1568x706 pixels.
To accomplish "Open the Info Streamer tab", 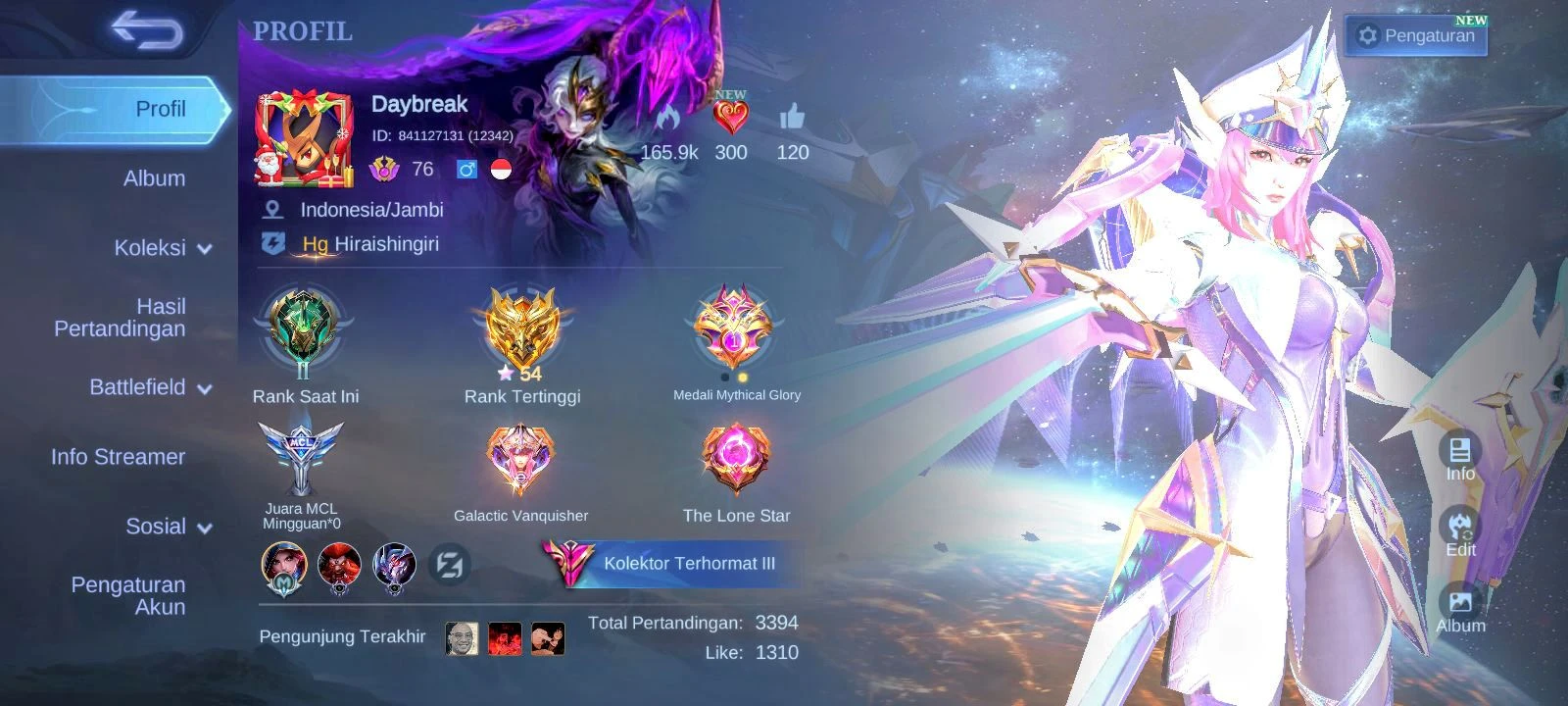I will point(118,457).
